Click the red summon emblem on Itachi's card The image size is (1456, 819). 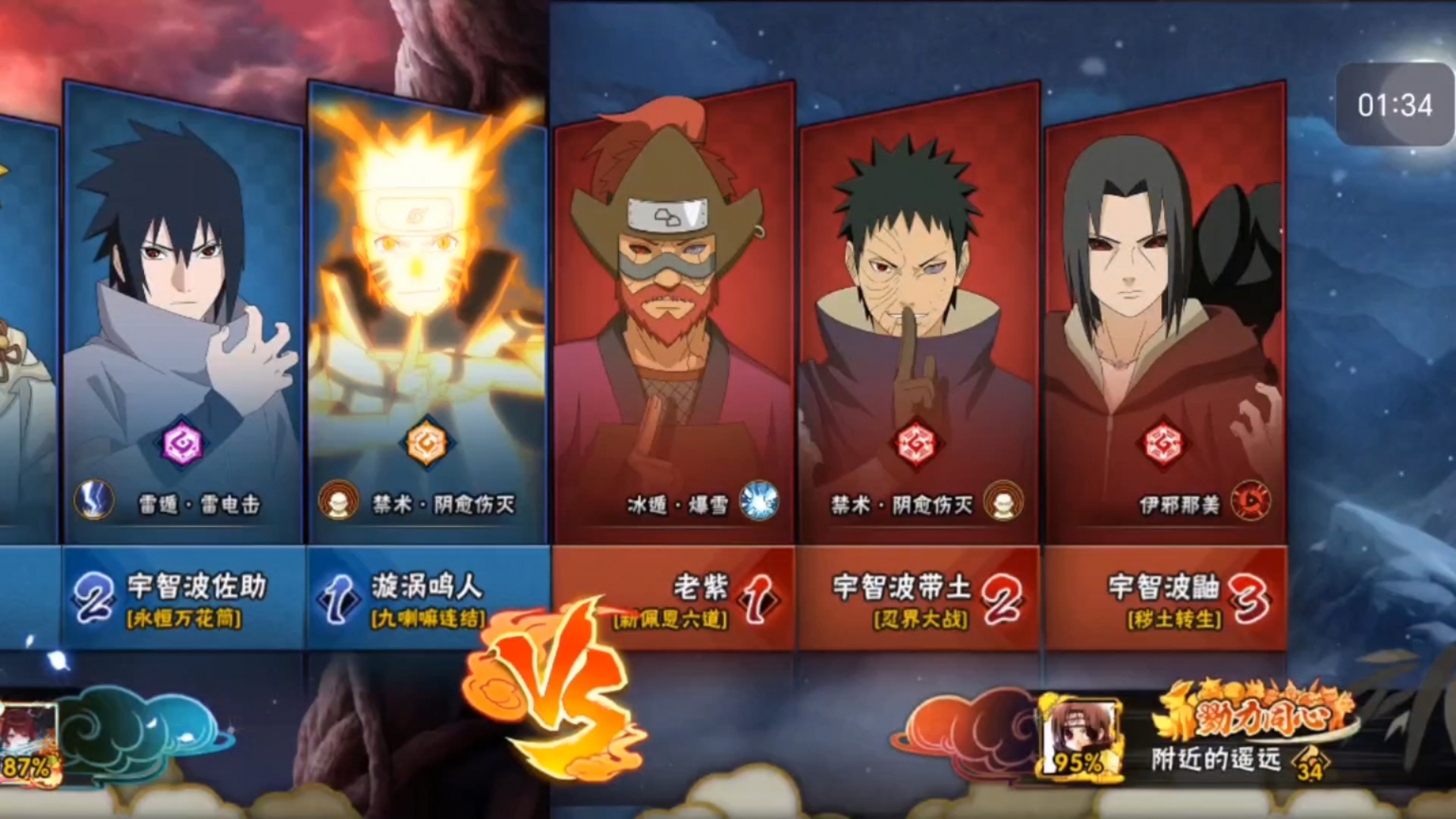click(x=1164, y=443)
